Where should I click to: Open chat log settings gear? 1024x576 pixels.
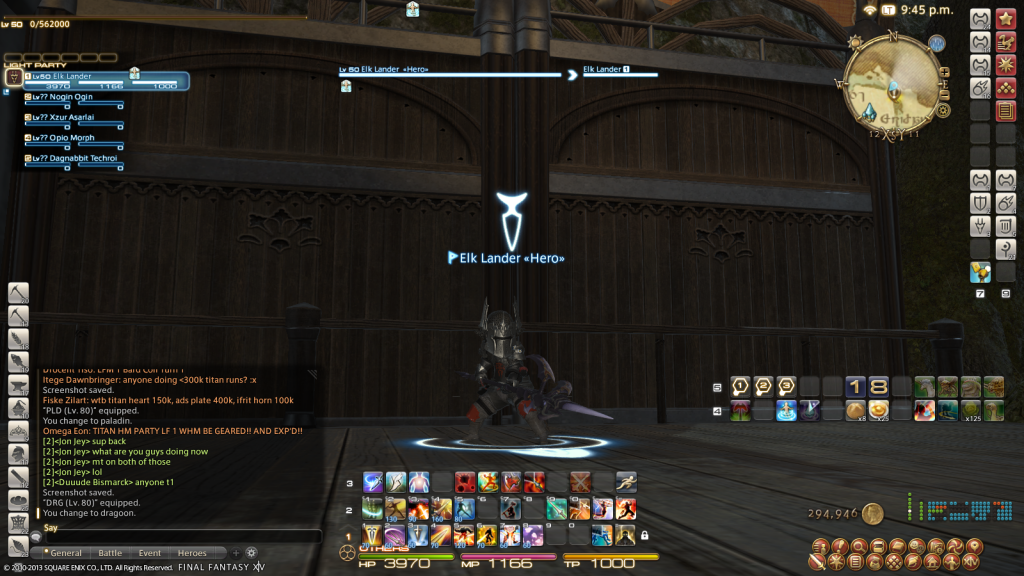[252, 552]
